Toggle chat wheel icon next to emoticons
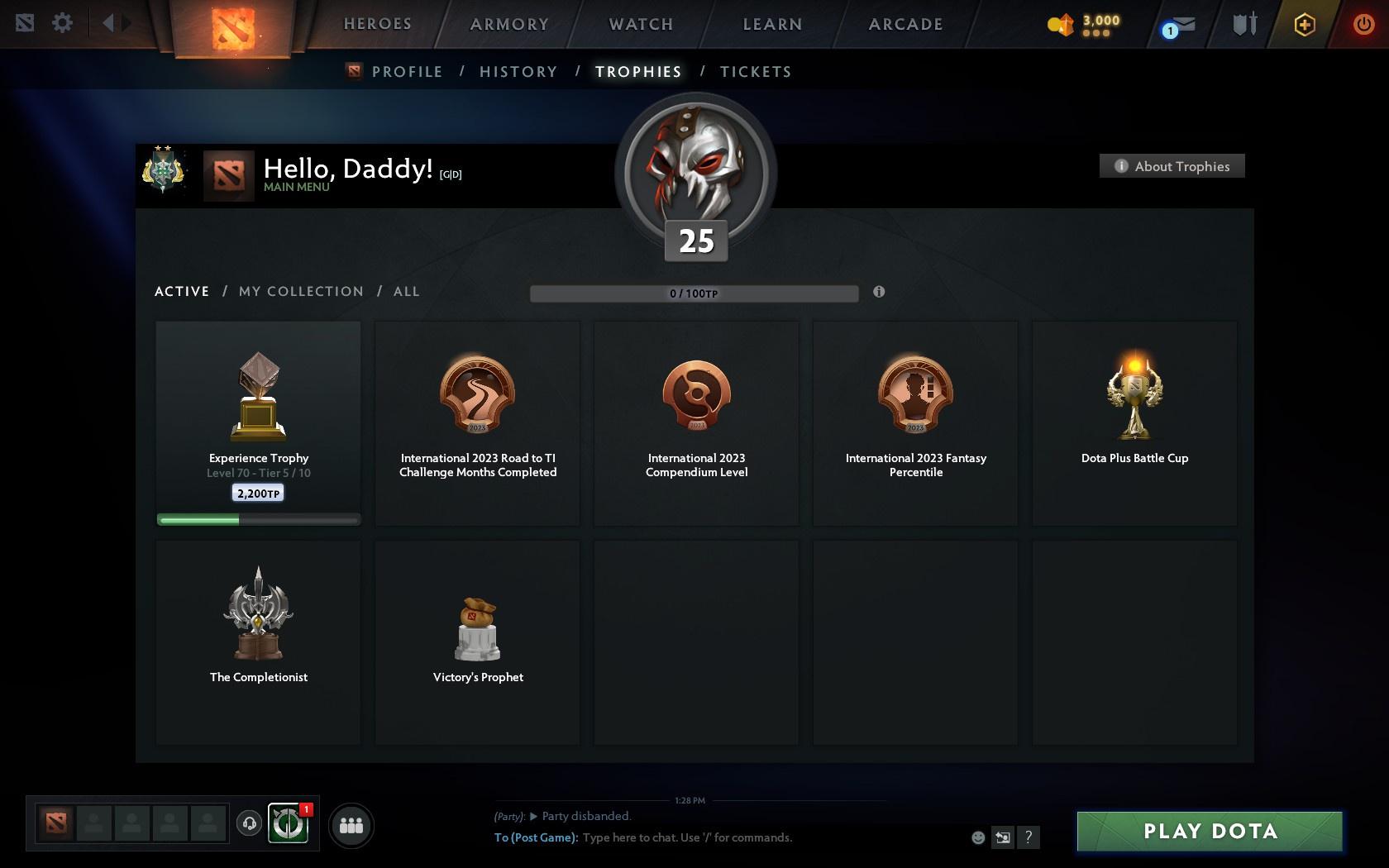The width and height of the screenshot is (1389, 868). coord(1003,837)
